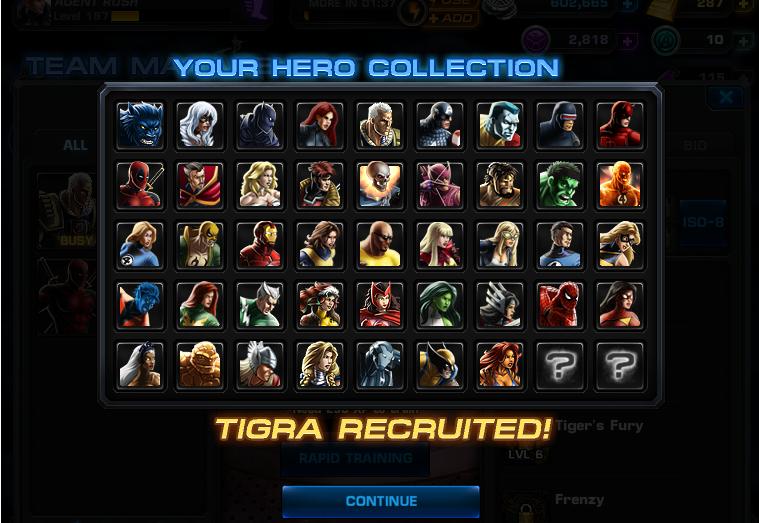Screen dimensions: 759x523
Task: Click the green Hulk portrait
Action: pos(560,186)
